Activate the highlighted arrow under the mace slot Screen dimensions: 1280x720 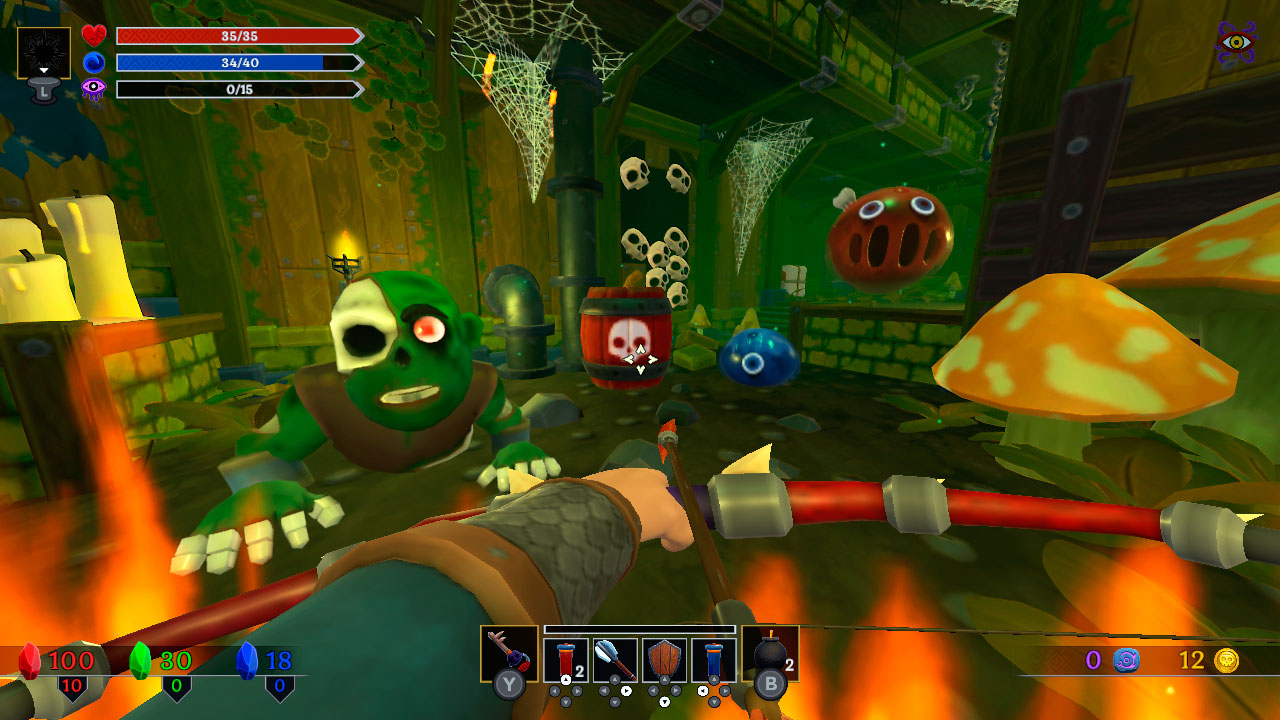626,690
